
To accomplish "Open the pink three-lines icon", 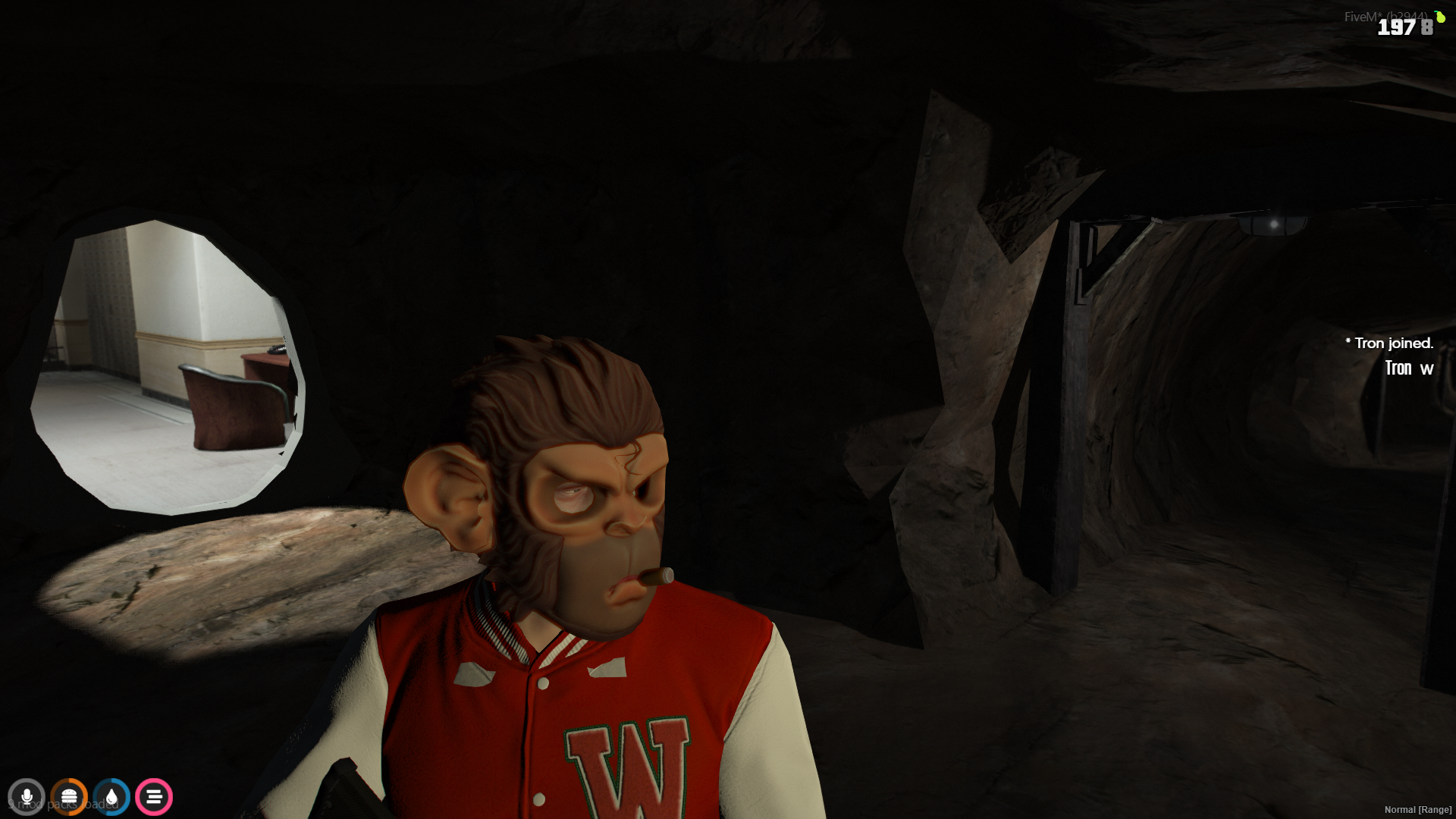I will tap(154, 797).
